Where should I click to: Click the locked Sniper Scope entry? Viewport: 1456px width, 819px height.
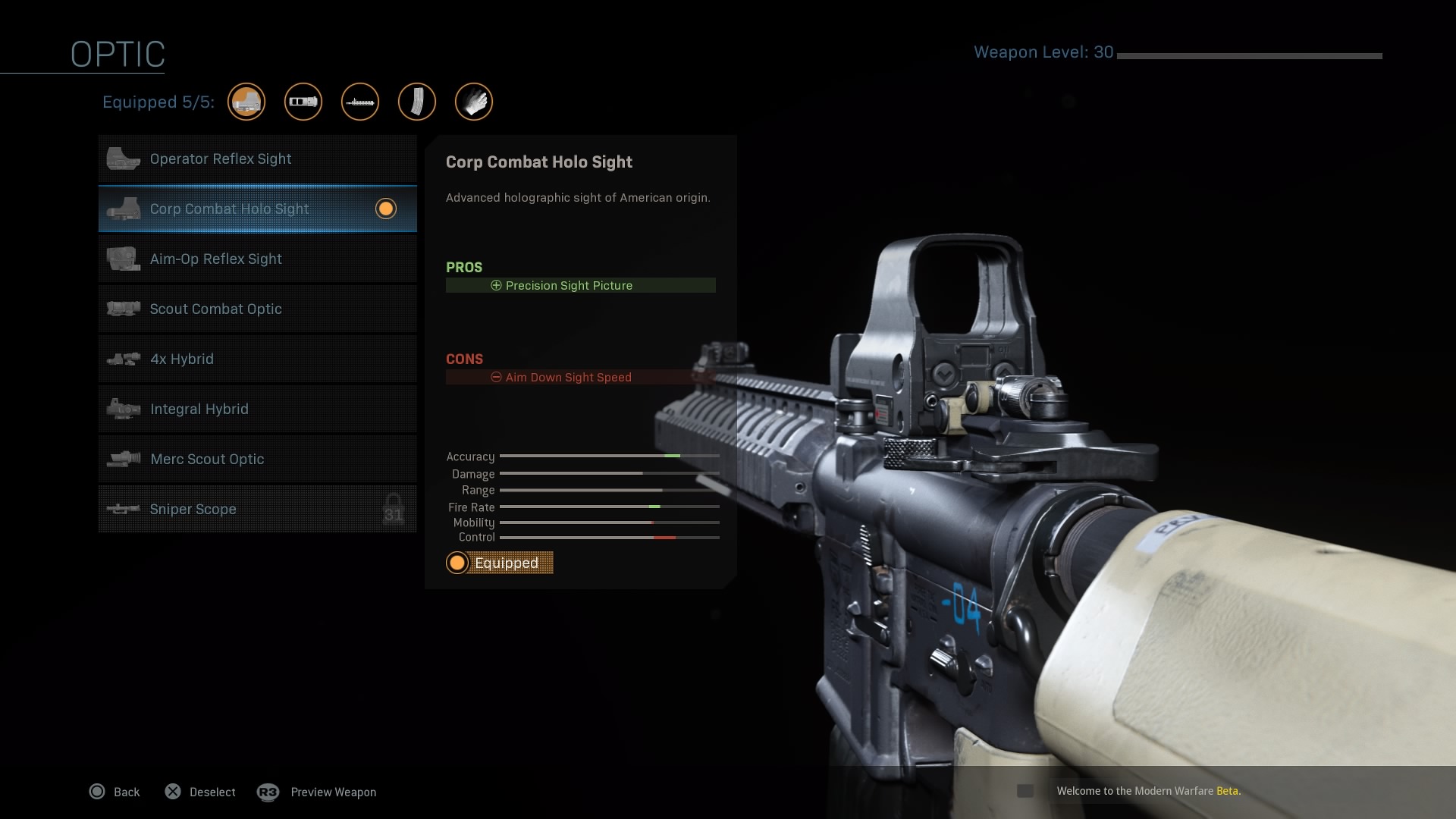point(257,510)
